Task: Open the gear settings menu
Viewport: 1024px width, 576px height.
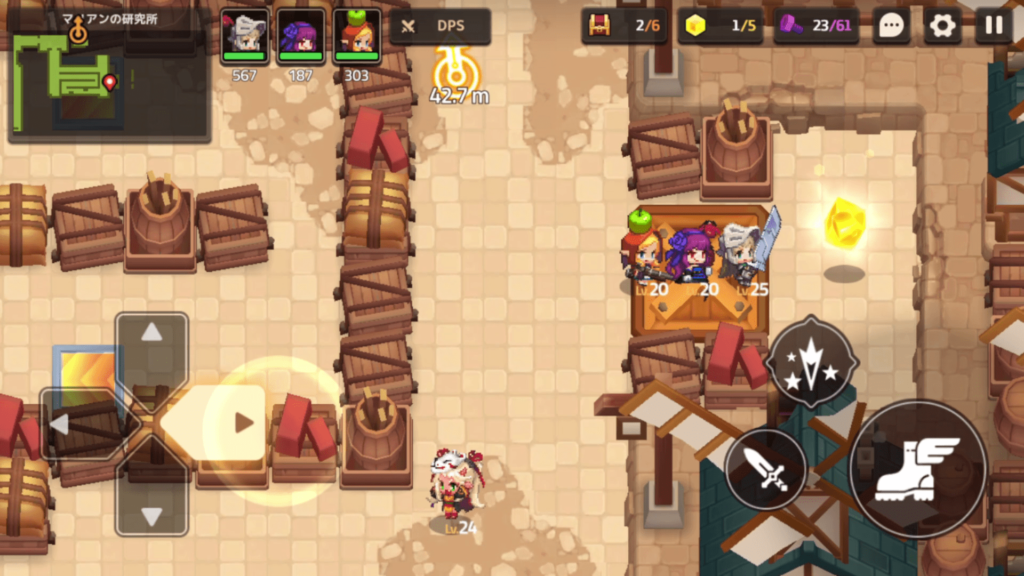Action: pyautogui.click(x=941, y=27)
